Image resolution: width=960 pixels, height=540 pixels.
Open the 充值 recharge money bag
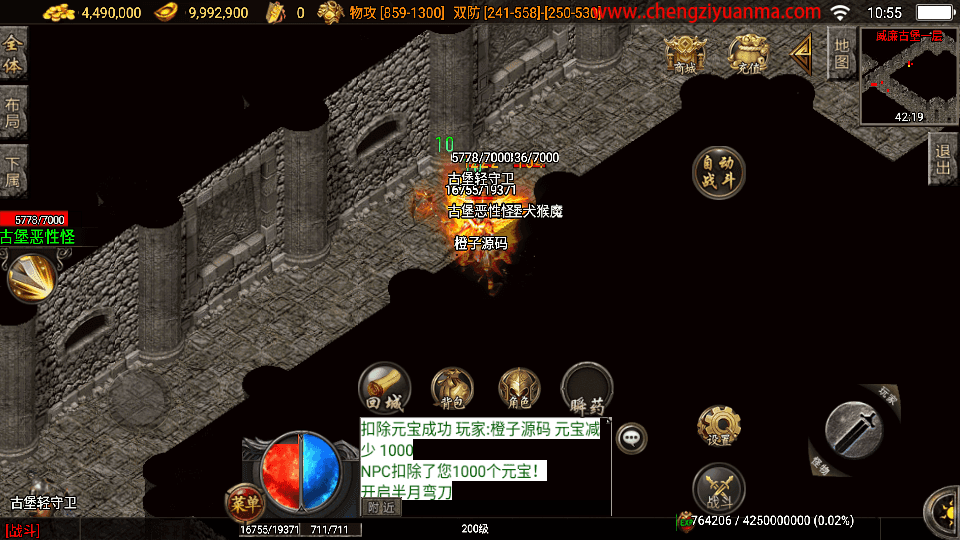click(749, 55)
